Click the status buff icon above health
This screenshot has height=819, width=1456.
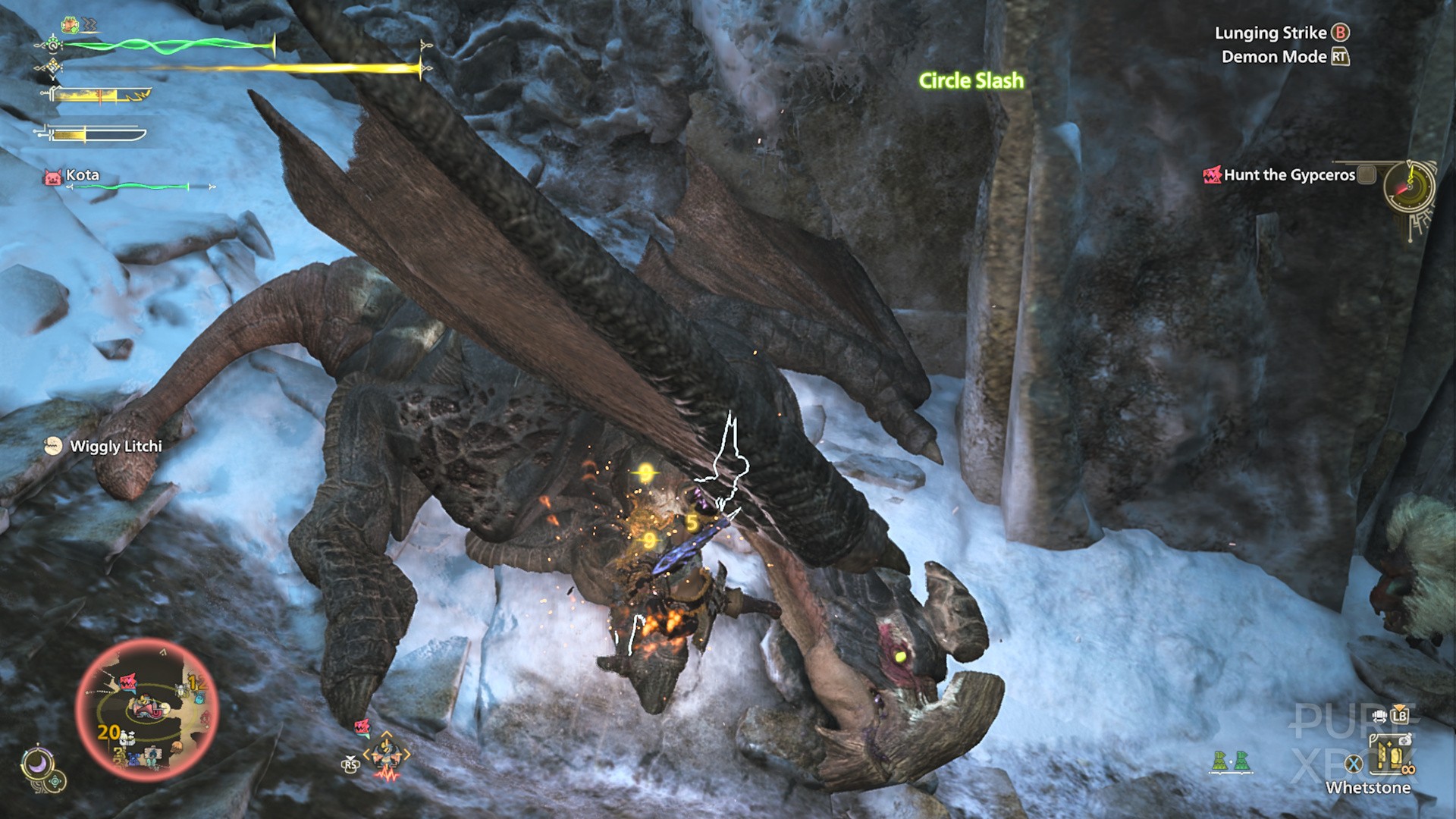click(x=71, y=25)
